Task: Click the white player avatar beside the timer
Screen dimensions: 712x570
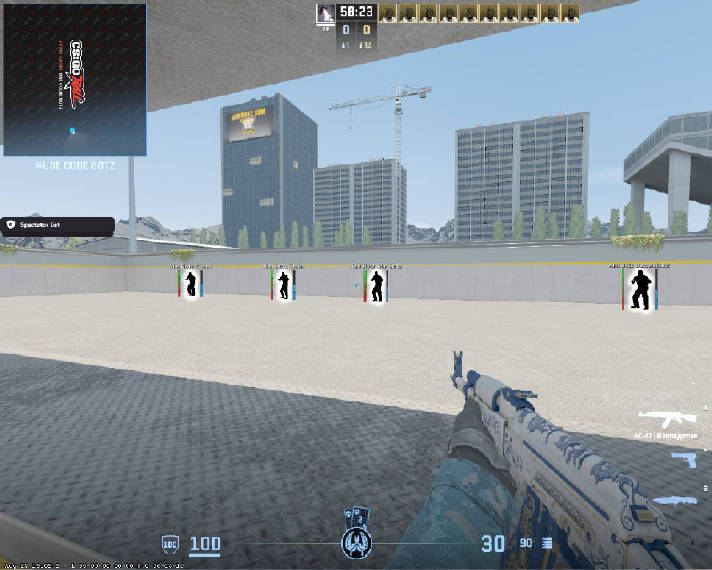Action: 325,13
